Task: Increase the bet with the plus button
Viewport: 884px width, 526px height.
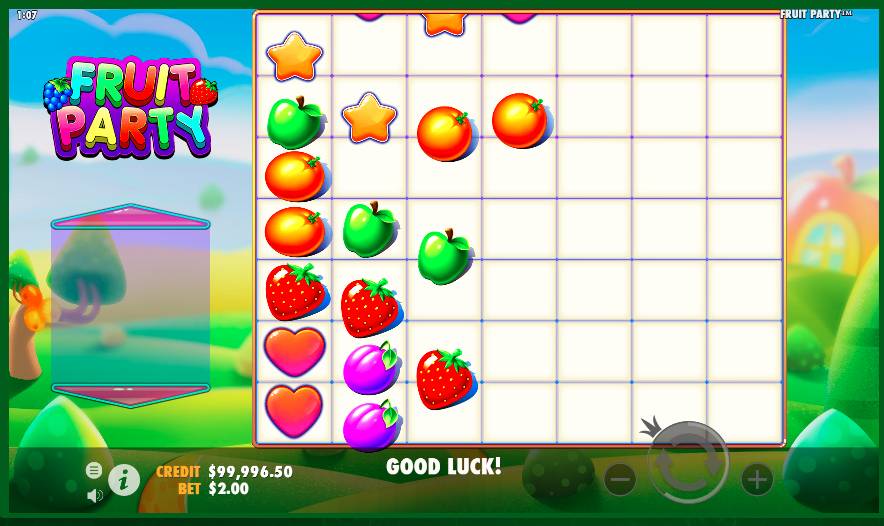Action: click(x=757, y=479)
